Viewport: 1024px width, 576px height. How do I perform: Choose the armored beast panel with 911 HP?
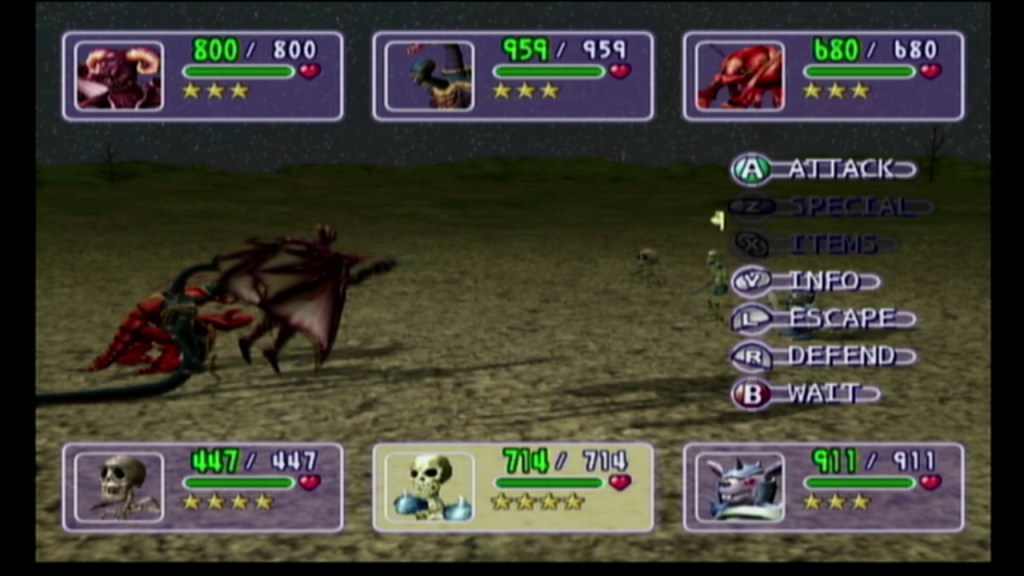pos(823,488)
